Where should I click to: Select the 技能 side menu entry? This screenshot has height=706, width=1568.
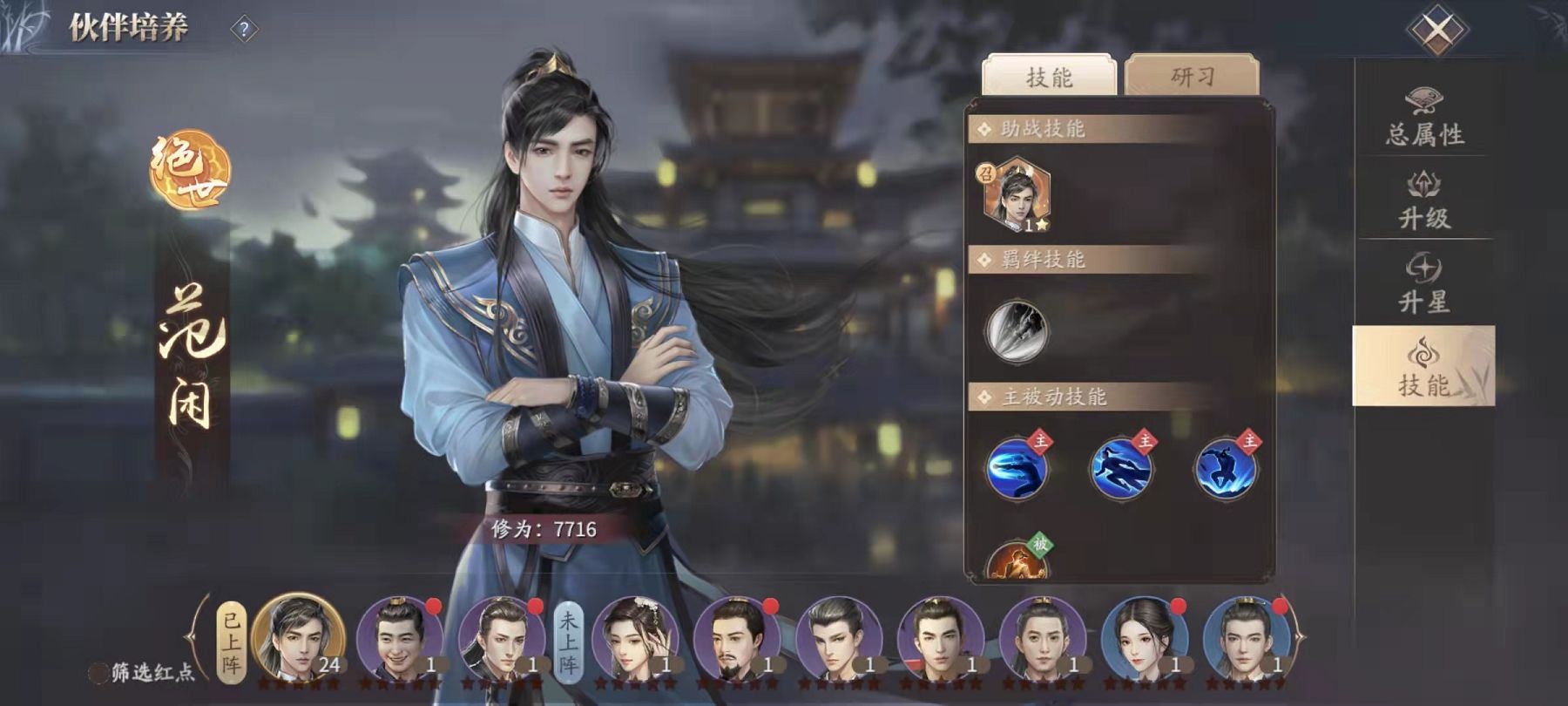coord(1424,368)
